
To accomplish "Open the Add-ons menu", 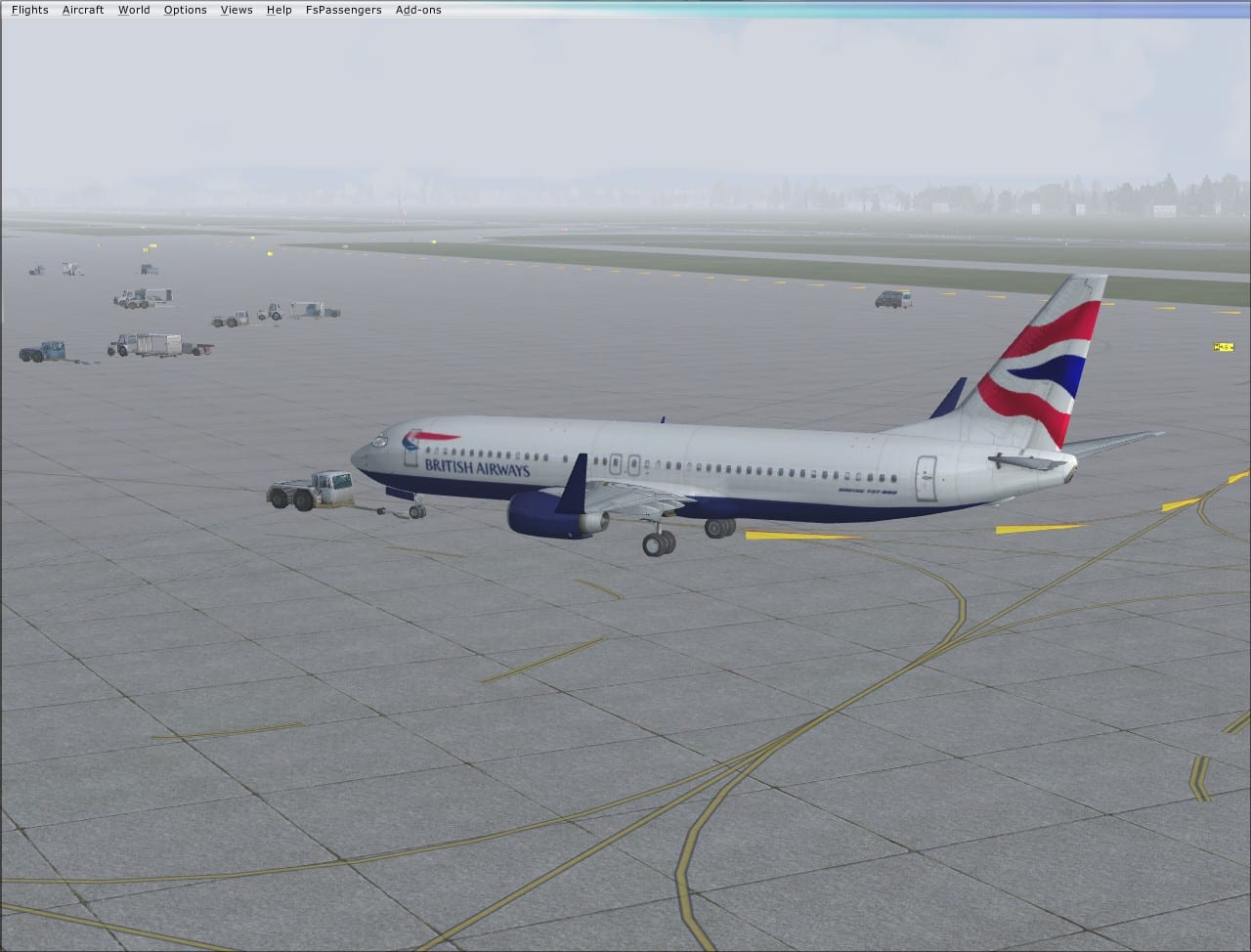I will 418,10.
